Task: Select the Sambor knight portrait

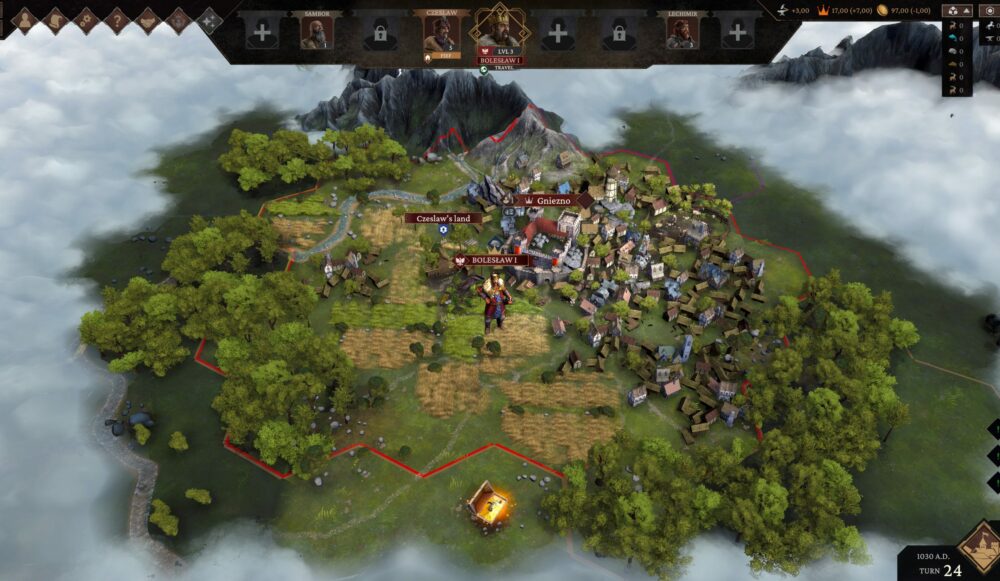Action: [316, 33]
